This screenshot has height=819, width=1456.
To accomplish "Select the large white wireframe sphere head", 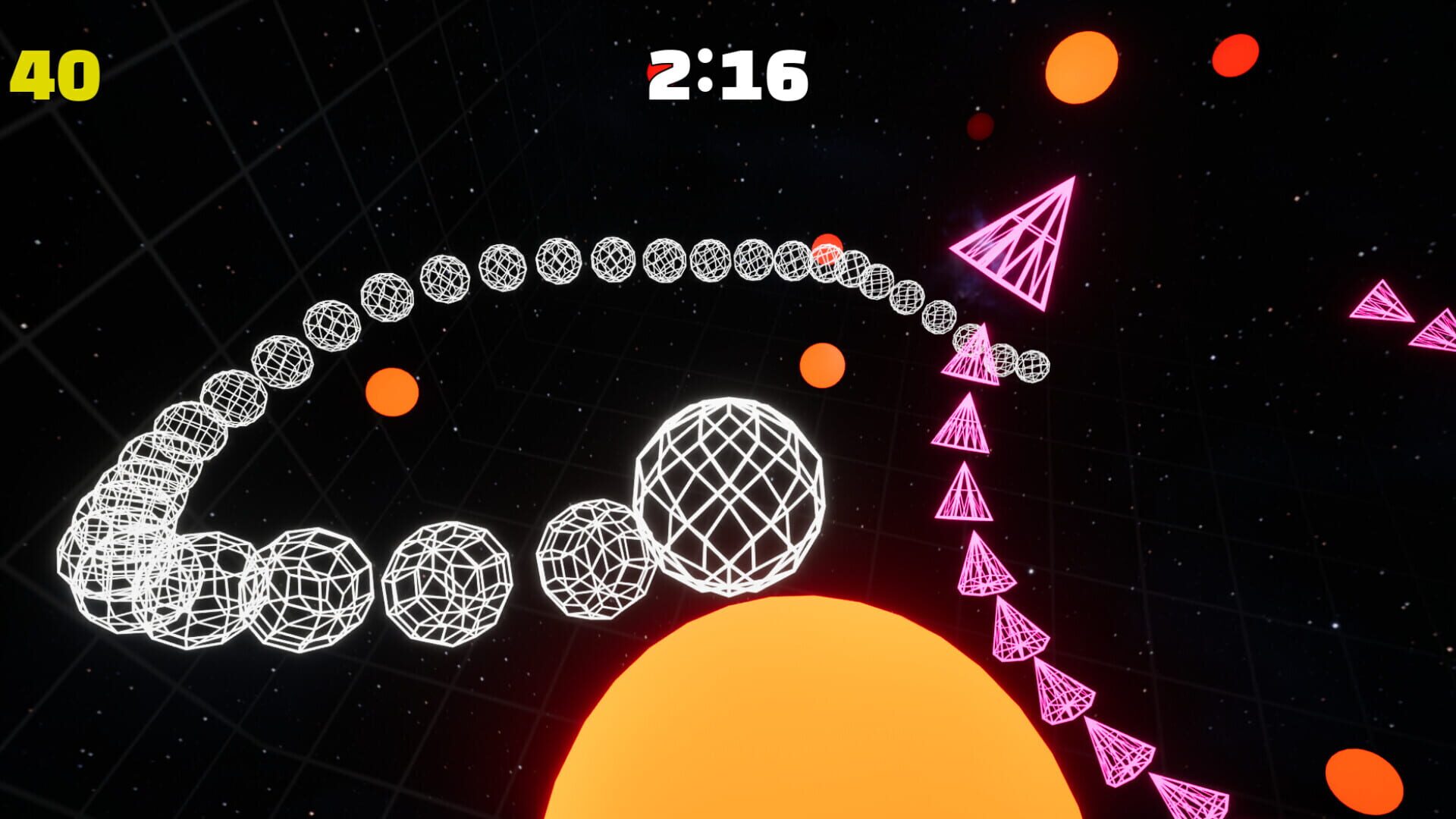I will (732, 493).
